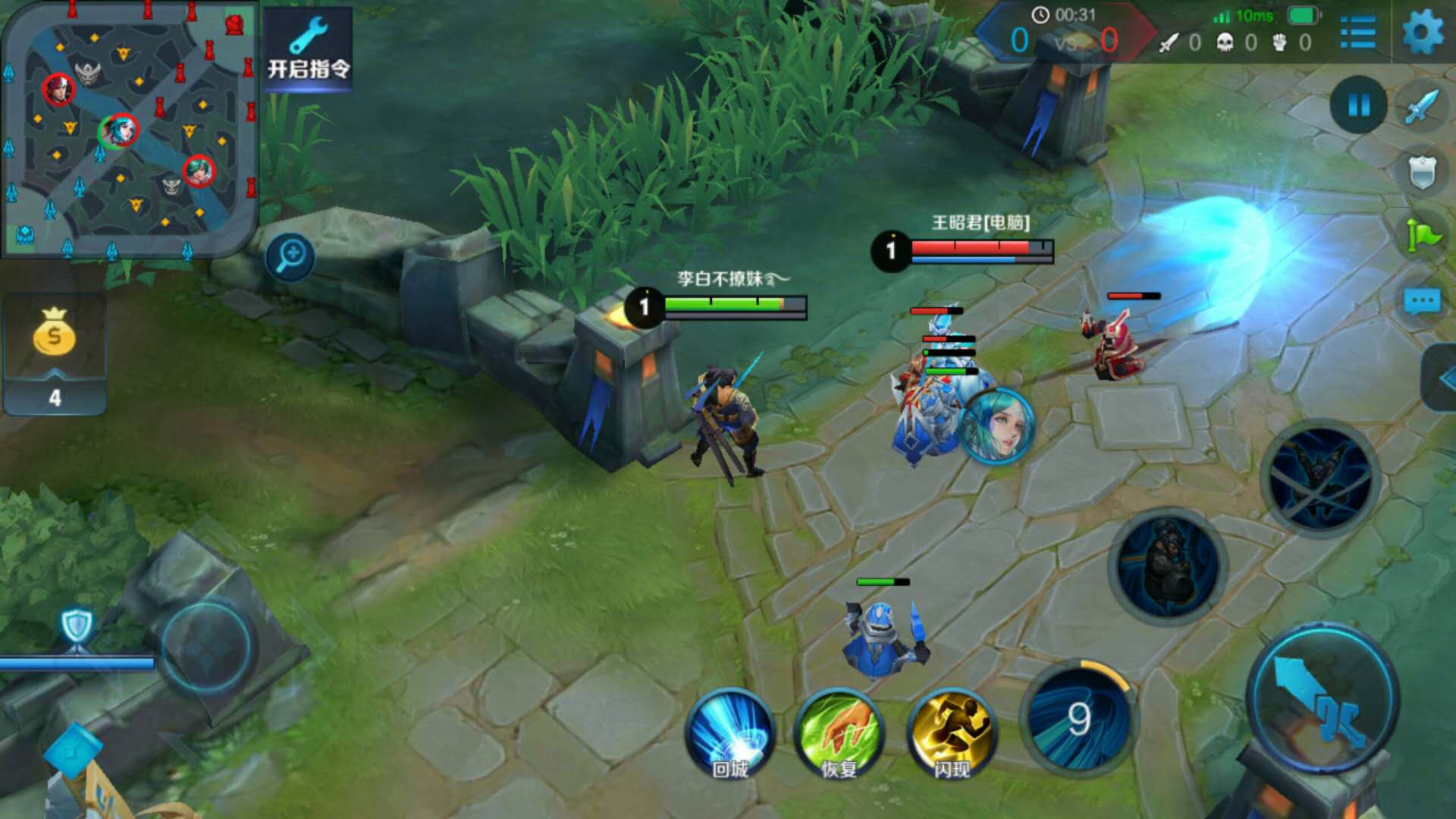Hit the basic sword attack button
Screen dimensions: 1456x819
(1323, 699)
